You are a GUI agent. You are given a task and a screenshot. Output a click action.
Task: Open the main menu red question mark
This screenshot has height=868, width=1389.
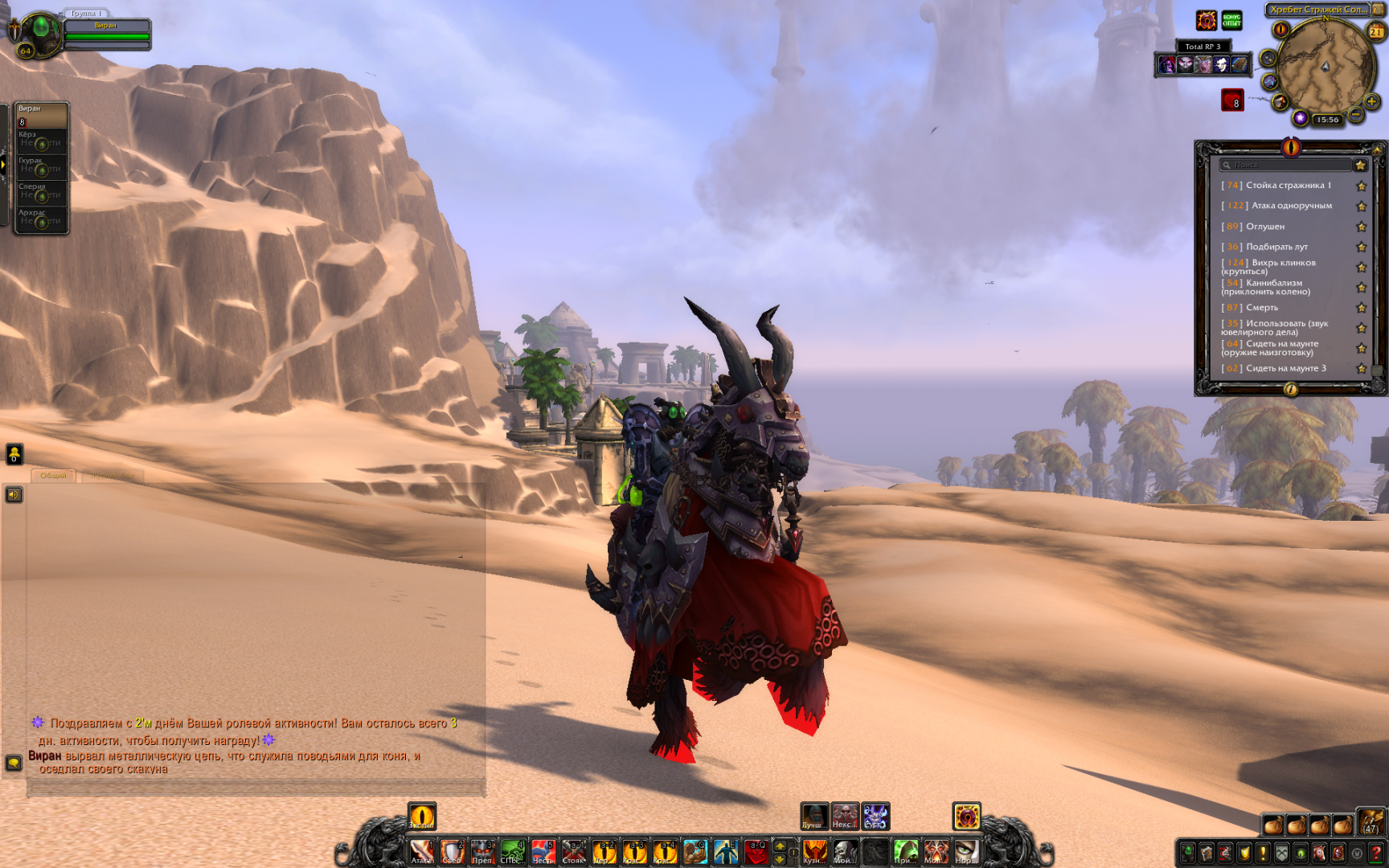pos(1376,853)
